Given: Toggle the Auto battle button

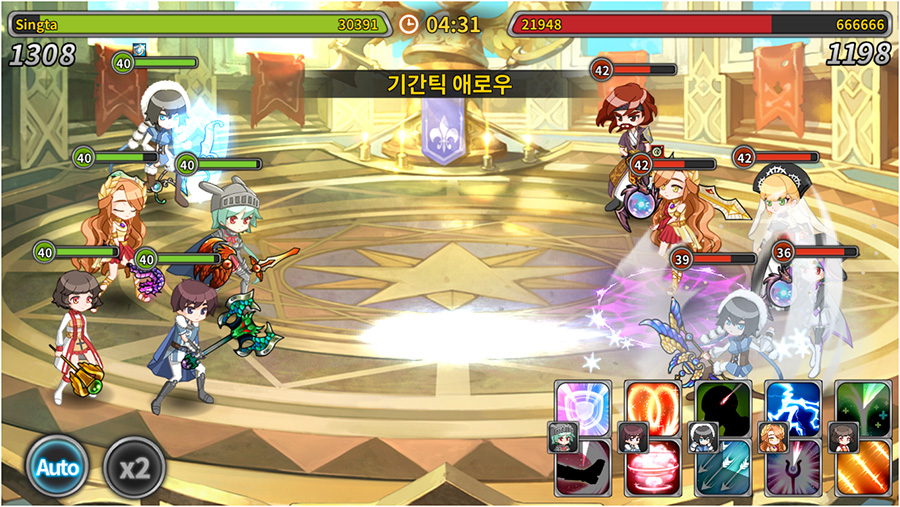Looking at the screenshot, I should [58, 467].
